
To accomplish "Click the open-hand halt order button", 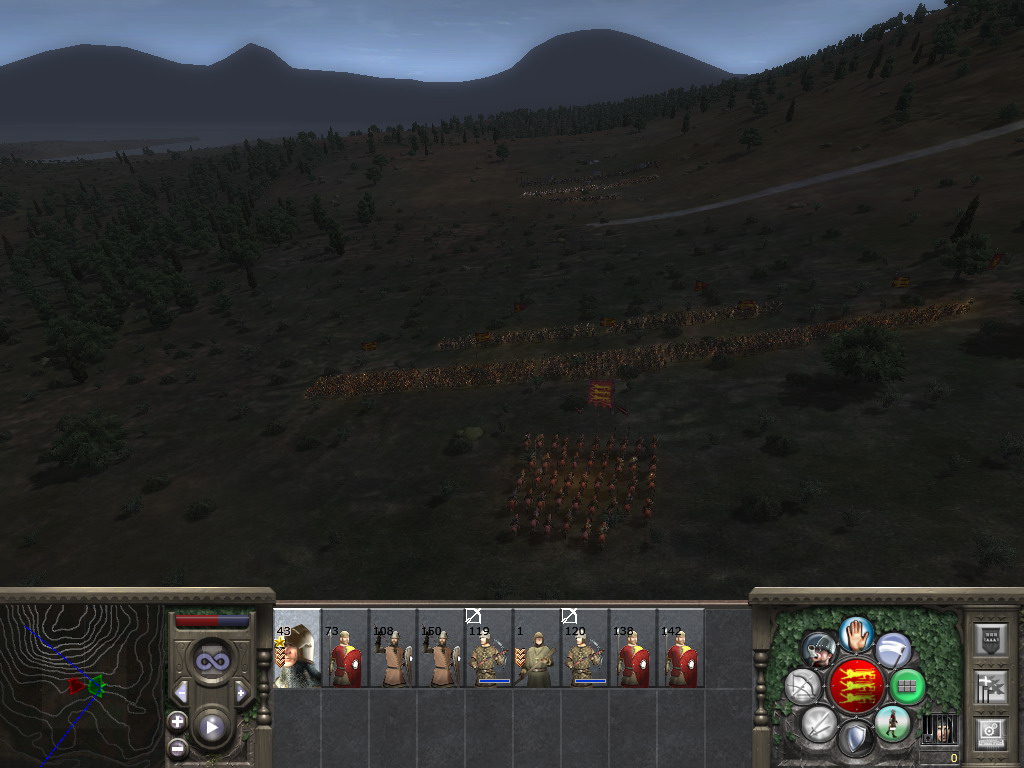I will pos(855,632).
